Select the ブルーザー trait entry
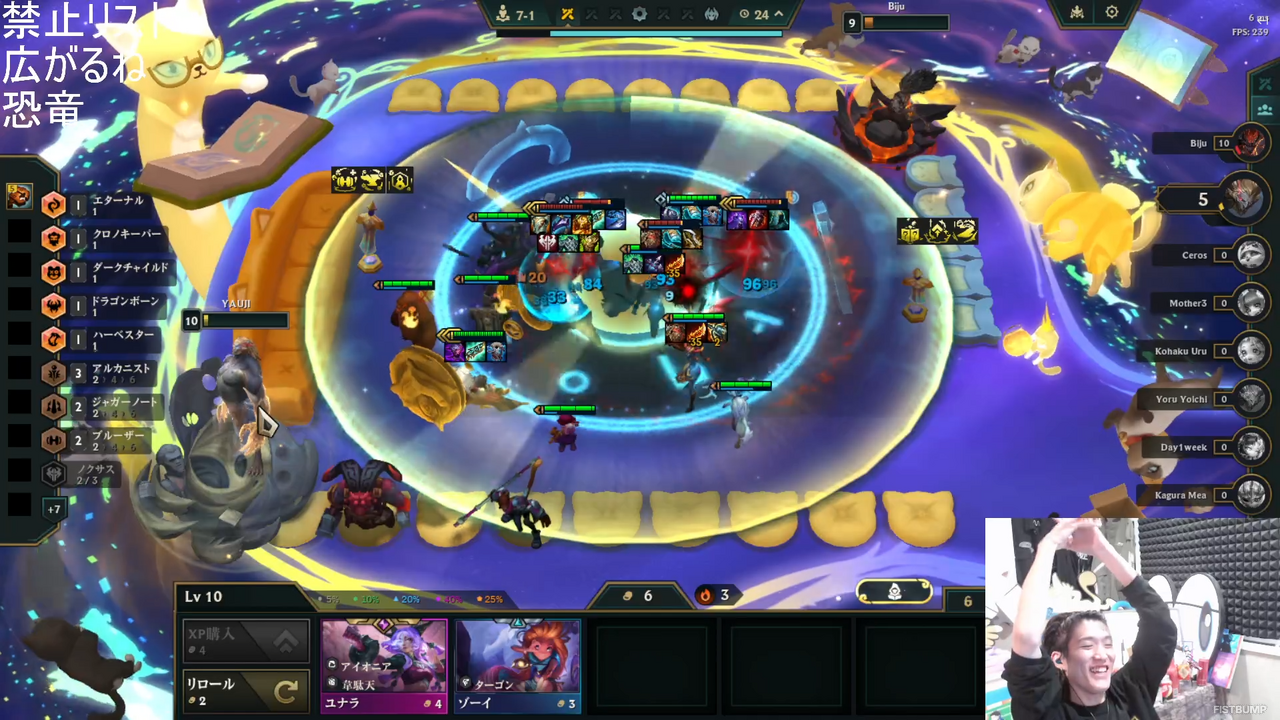This screenshot has height=720, width=1280. [x=100, y=441]
